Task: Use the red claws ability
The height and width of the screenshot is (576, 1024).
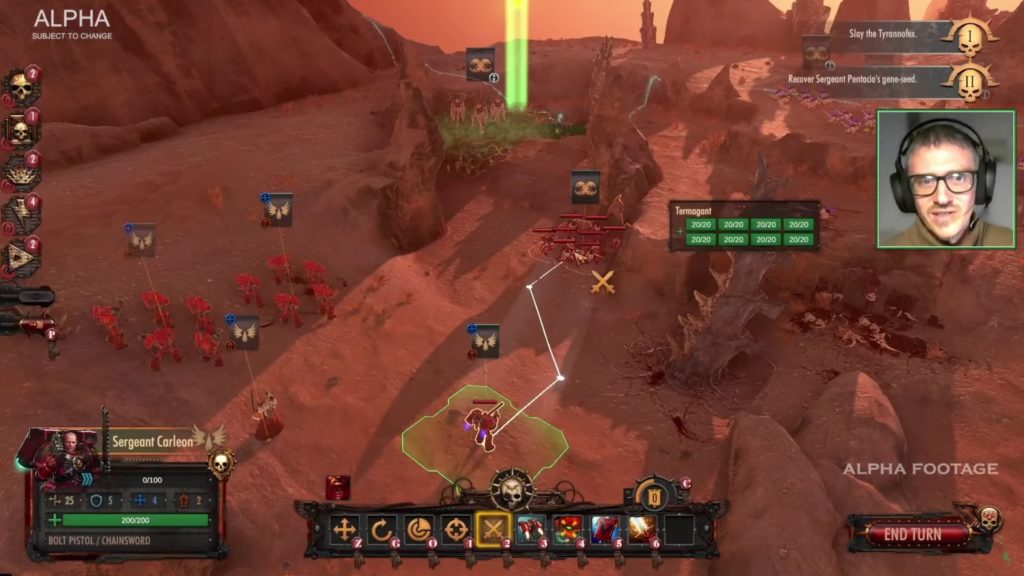Action: click(x=530, y=530)
